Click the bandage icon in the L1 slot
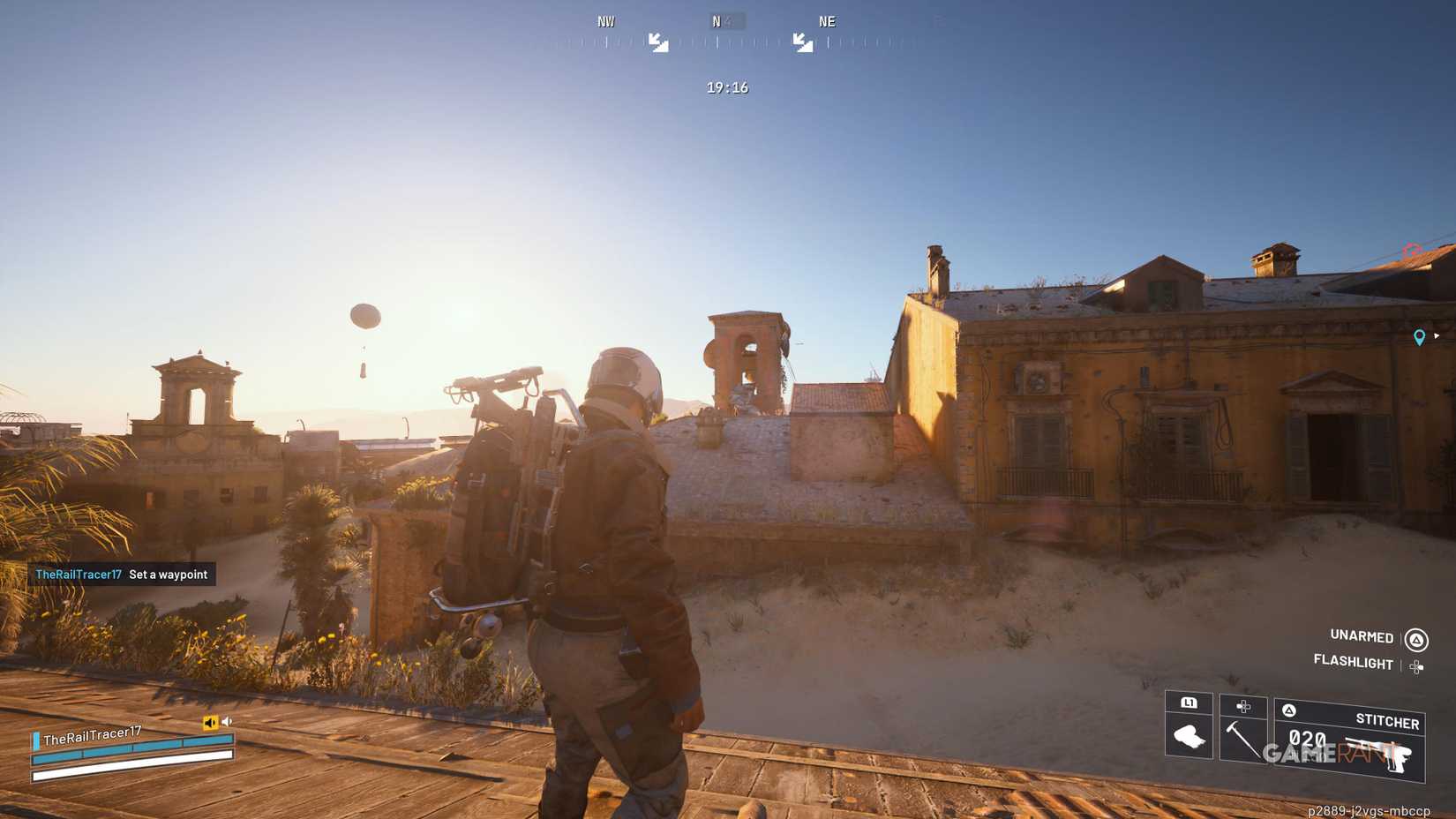This screenshot has height=819, width=1456. coord(1189,738)
